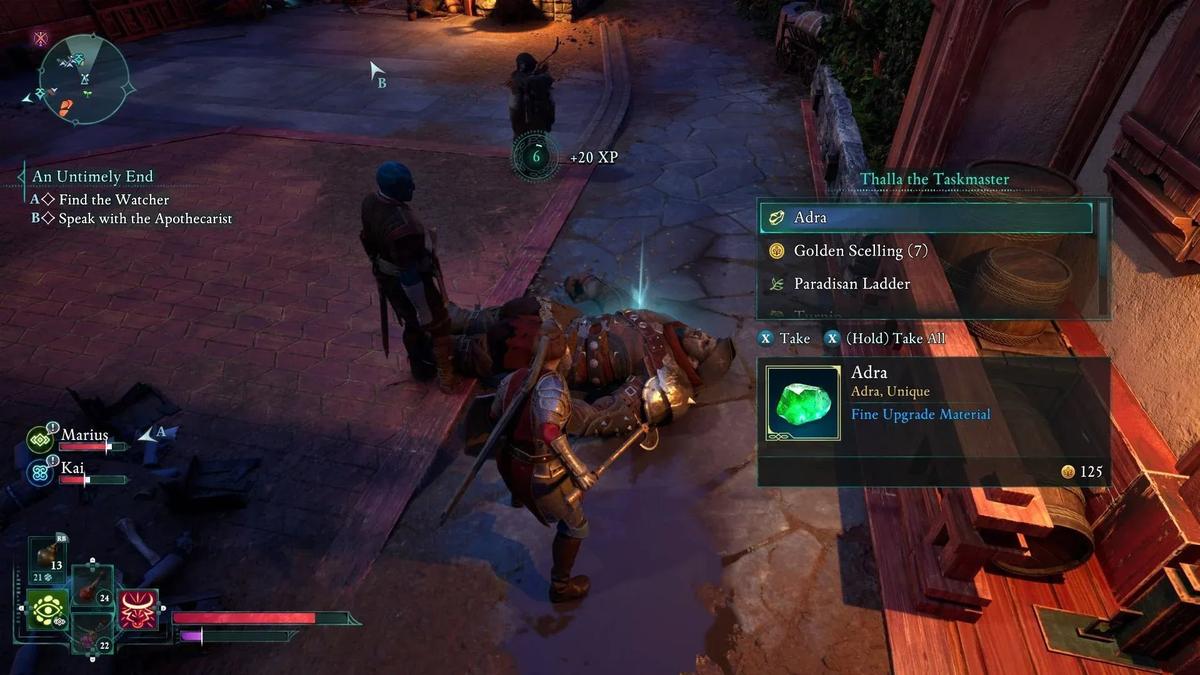
Task: Click the Find the Watcher objective
Action: tap(99, 200)
